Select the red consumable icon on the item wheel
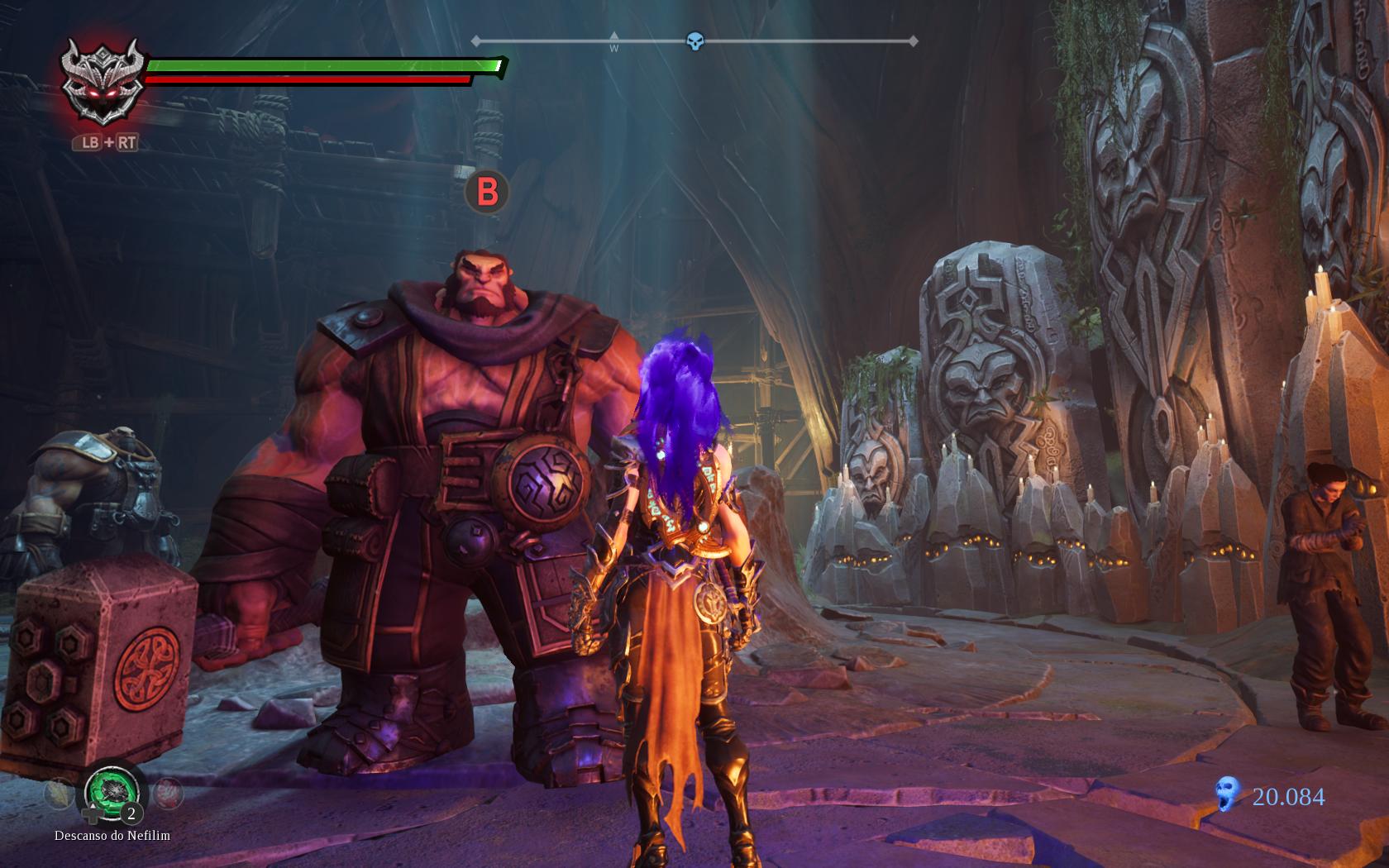 (167, 792)
